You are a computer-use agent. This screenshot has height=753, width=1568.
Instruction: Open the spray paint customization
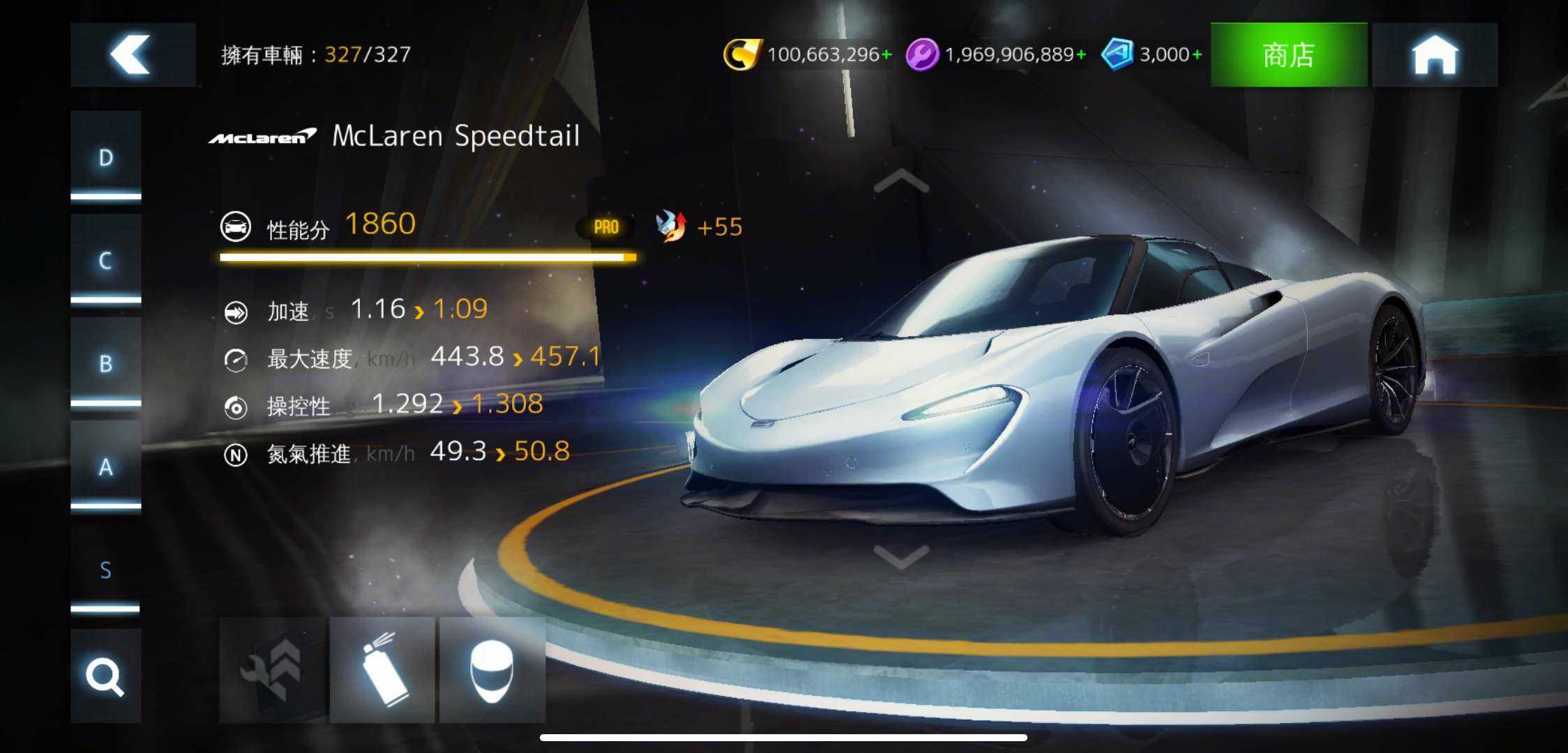(x=382, y=669)
